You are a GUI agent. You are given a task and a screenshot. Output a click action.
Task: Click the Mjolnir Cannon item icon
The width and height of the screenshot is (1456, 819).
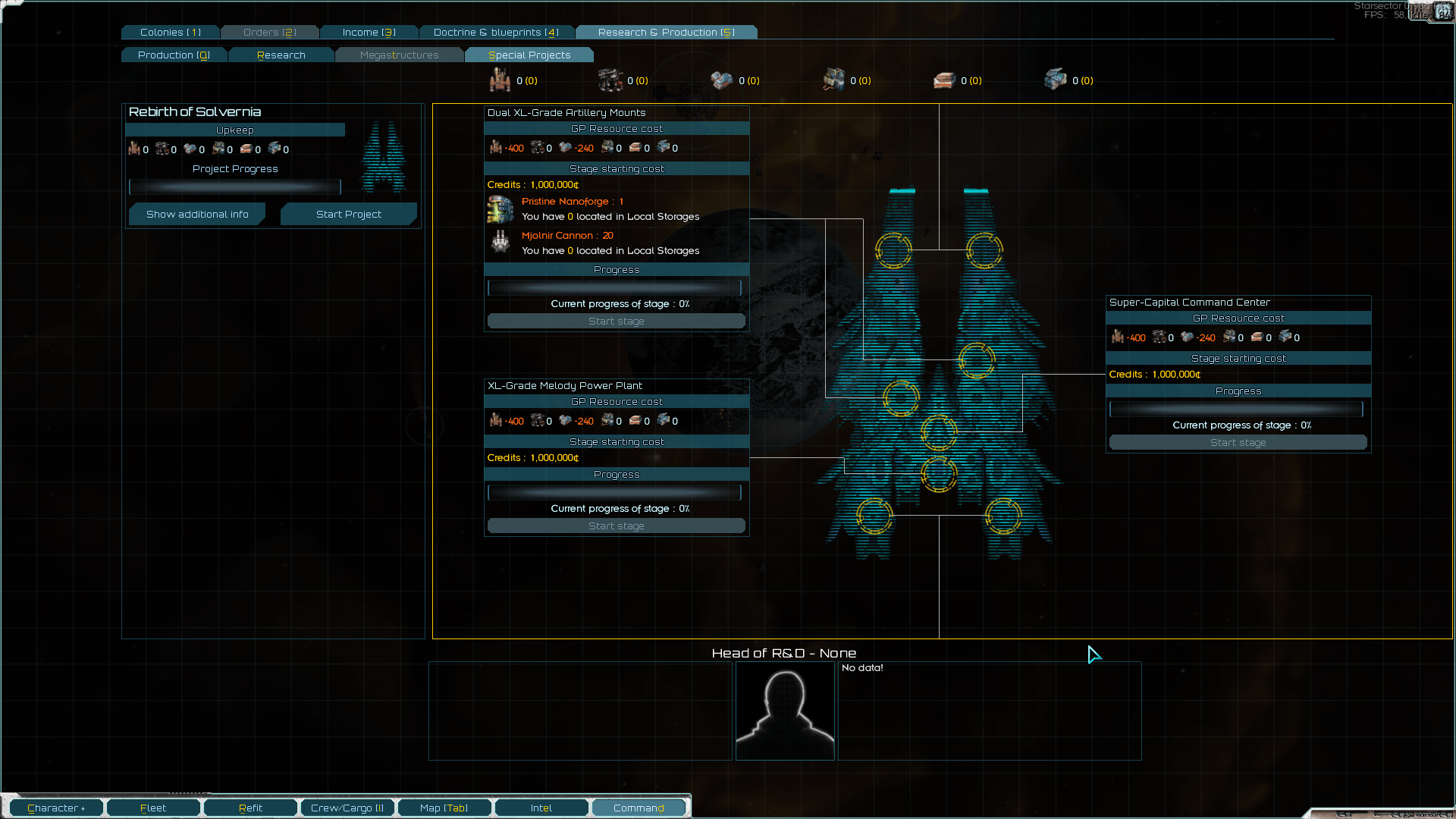pyautogui.click(x=500, y=243)
